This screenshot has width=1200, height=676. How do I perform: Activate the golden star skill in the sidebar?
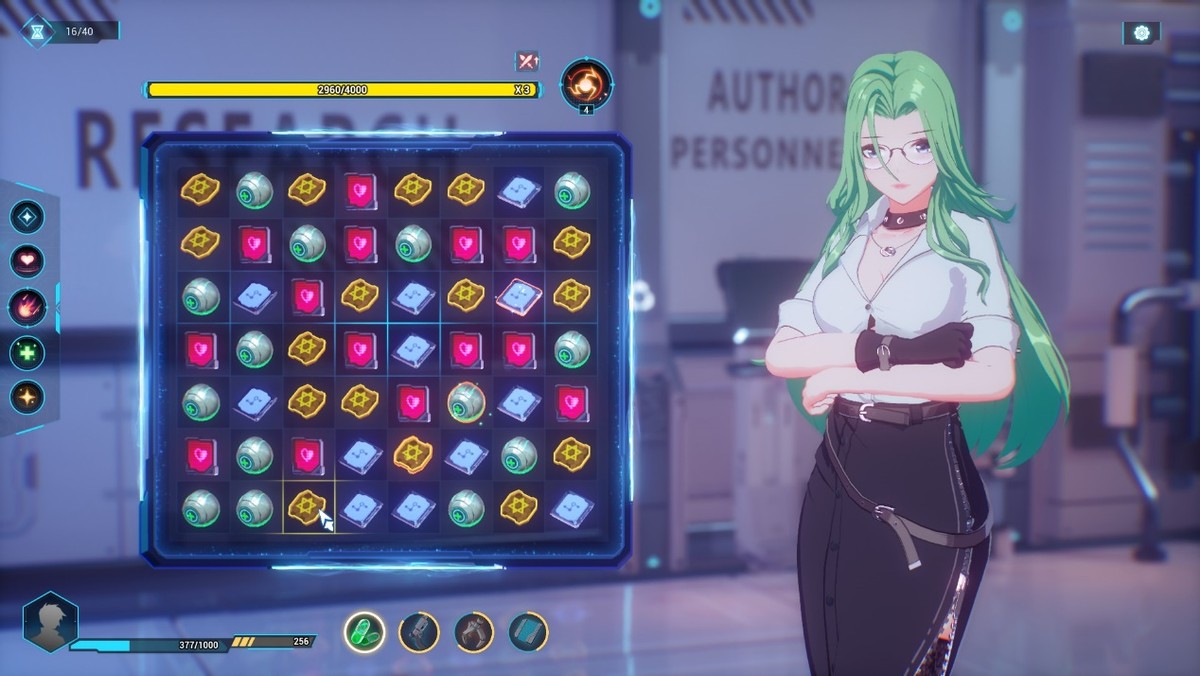coord(27,396)
